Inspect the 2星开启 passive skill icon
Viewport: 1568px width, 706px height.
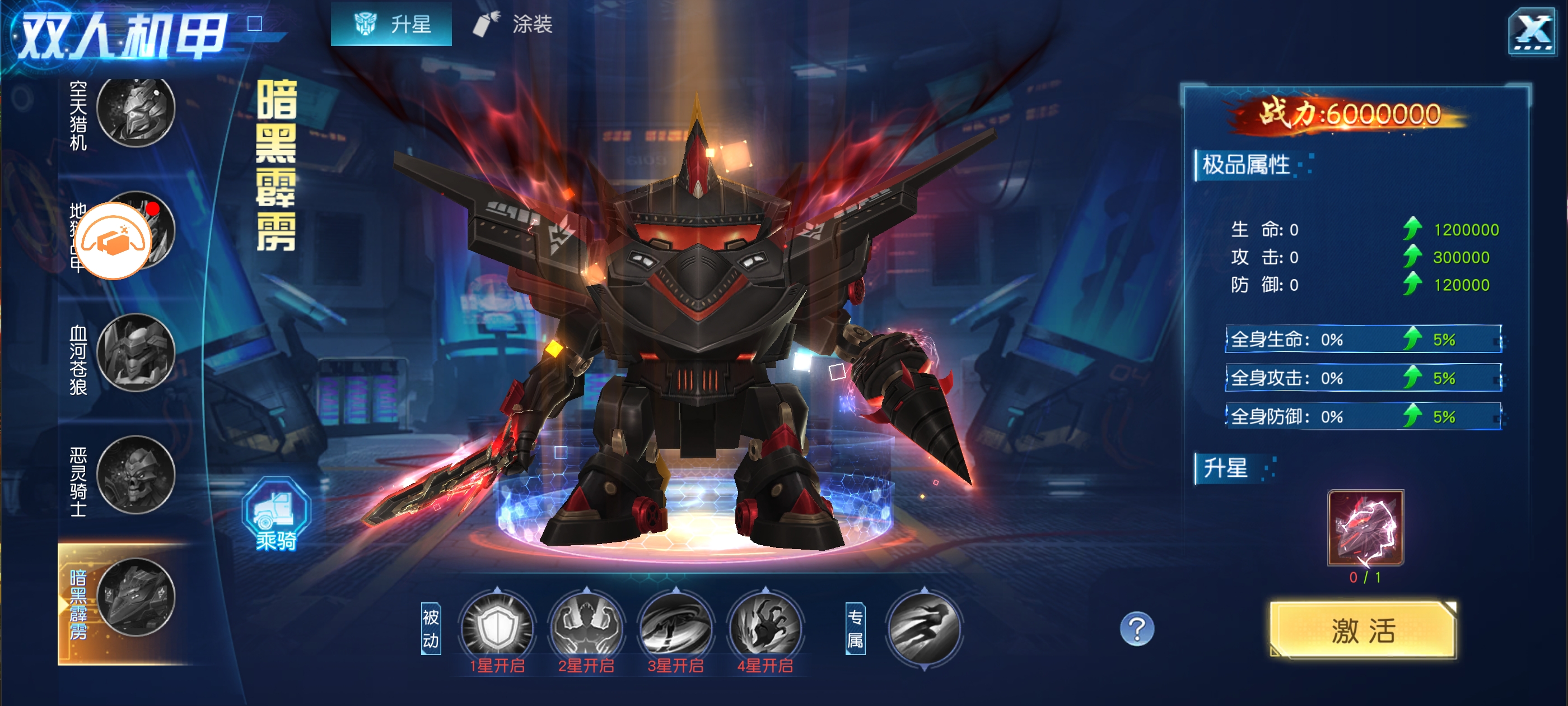pos(586,626)
